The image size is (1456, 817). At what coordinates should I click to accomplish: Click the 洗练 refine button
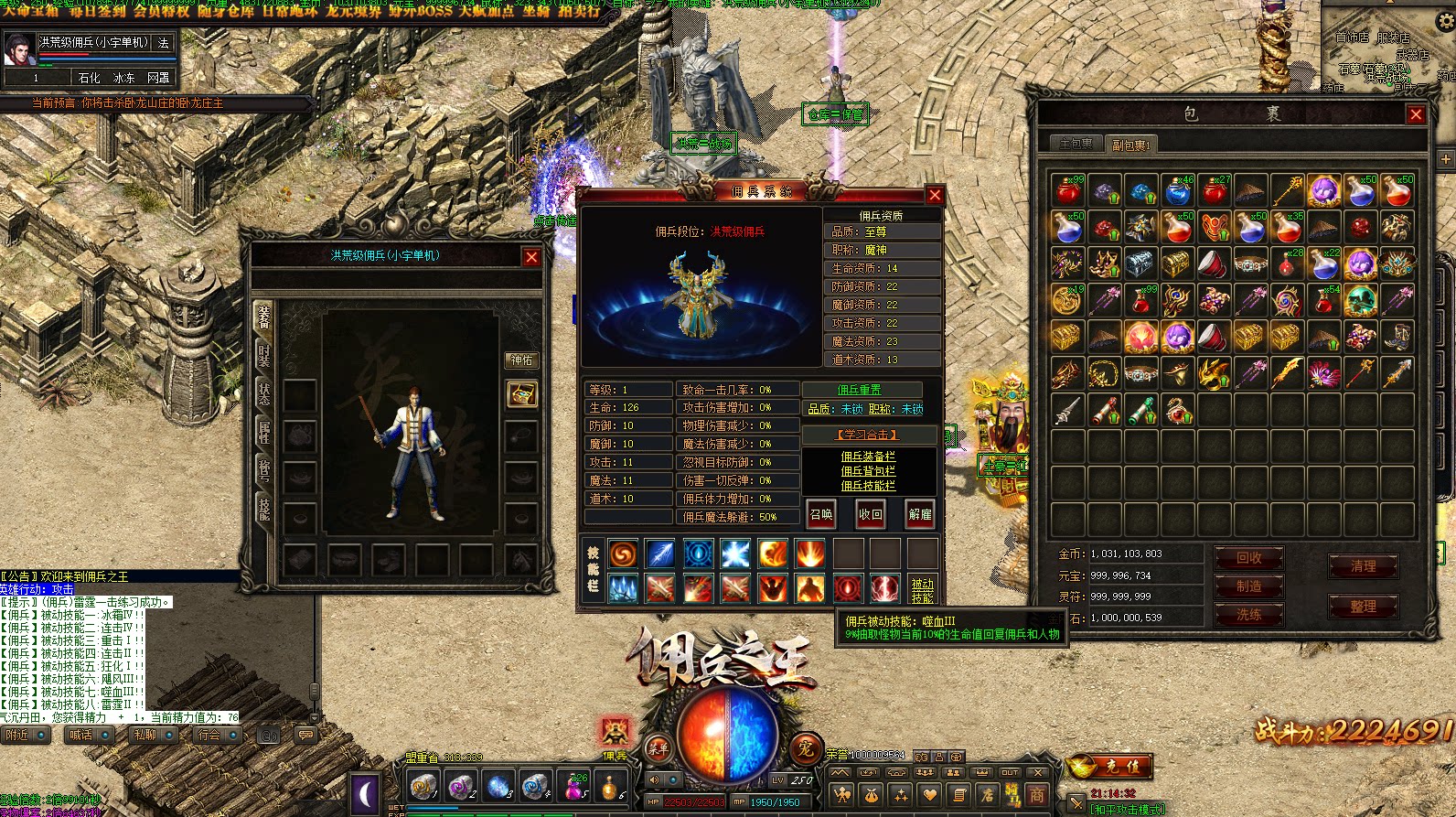[x=1248, y=615]
